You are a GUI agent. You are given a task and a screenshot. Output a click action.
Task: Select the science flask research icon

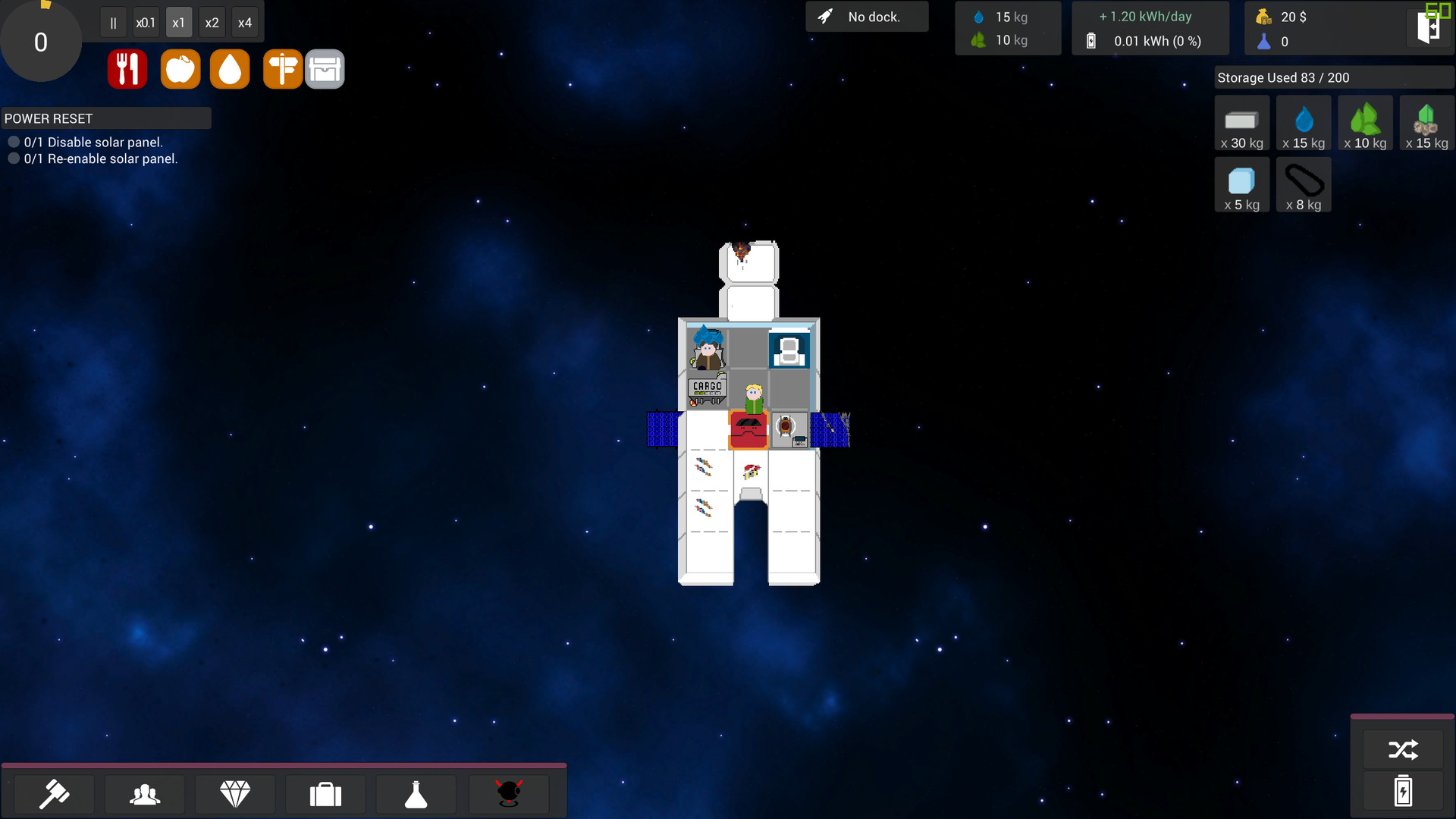coord(416,794)
